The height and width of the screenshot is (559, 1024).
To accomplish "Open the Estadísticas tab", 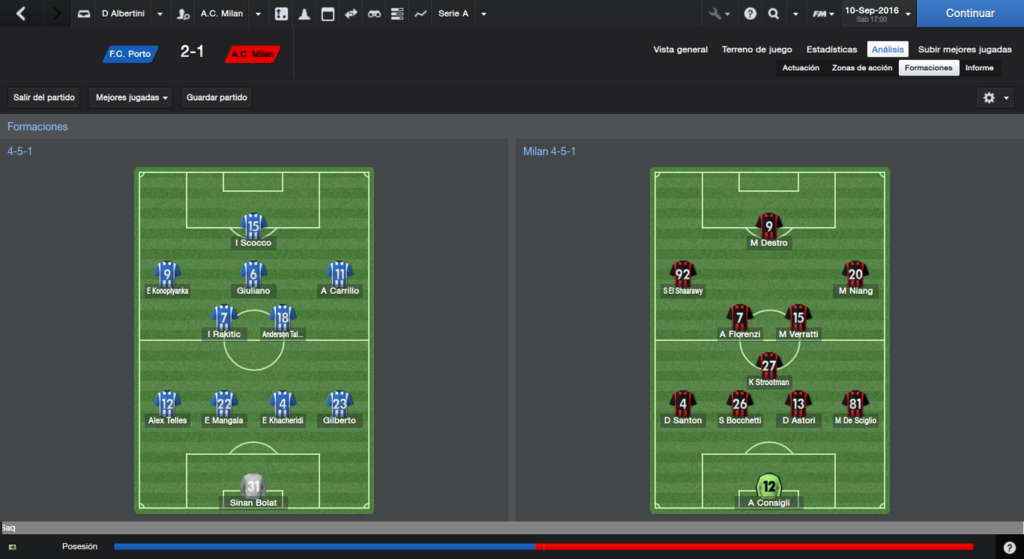I will pyautogui.click(x=831, y=49).
